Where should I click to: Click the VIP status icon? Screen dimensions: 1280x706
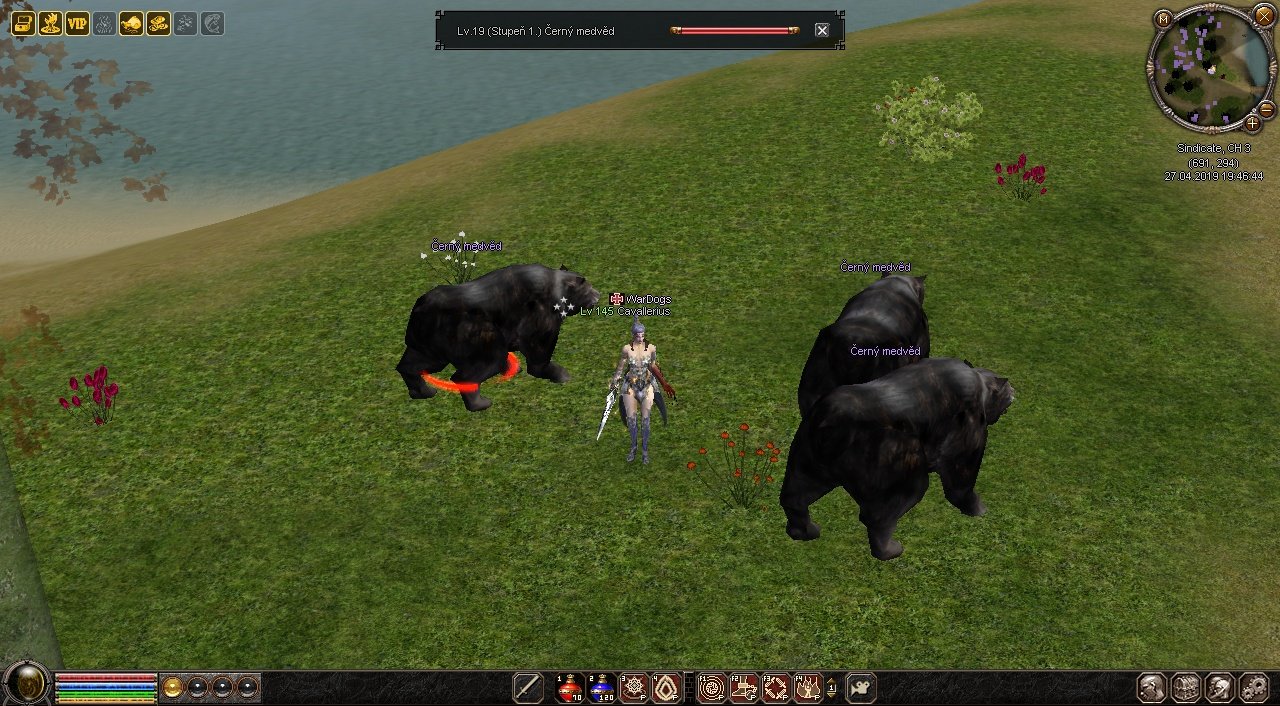click(x=77, y=23)
